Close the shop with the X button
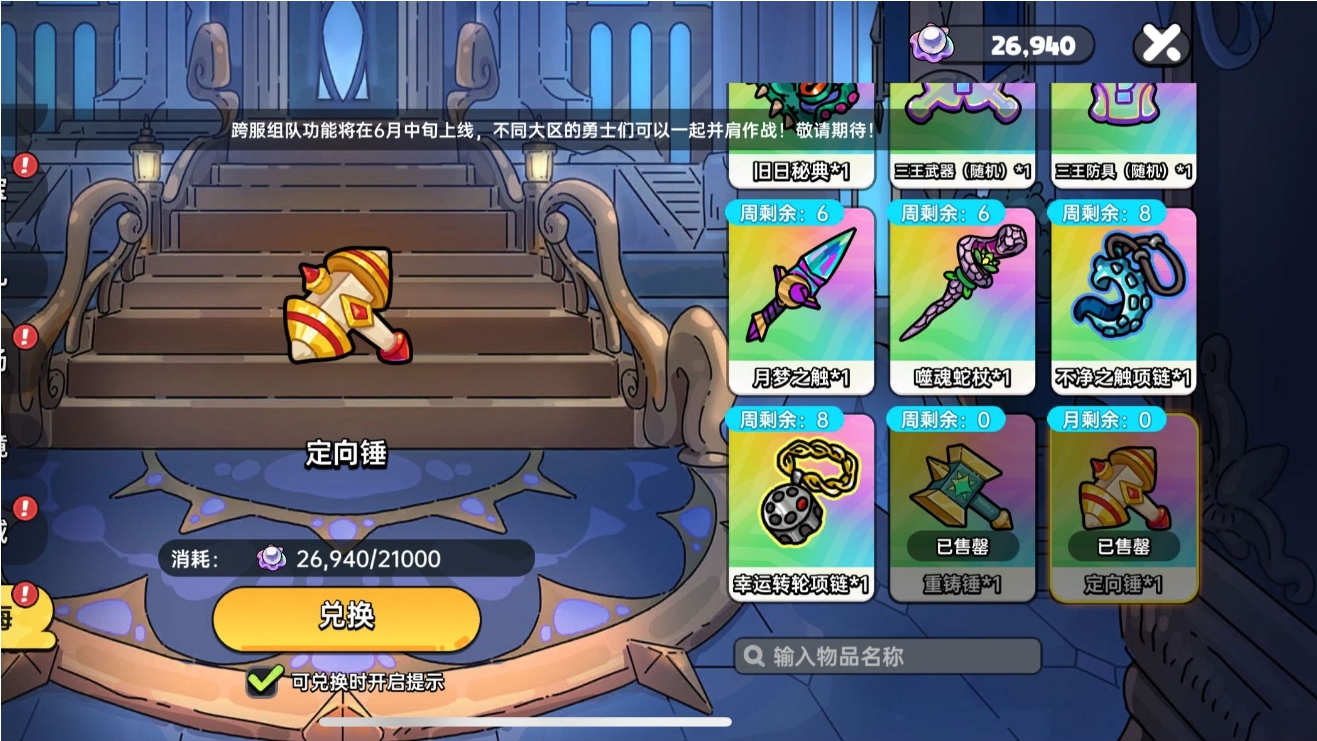1317x741 pixels. tap(1160, 42)
